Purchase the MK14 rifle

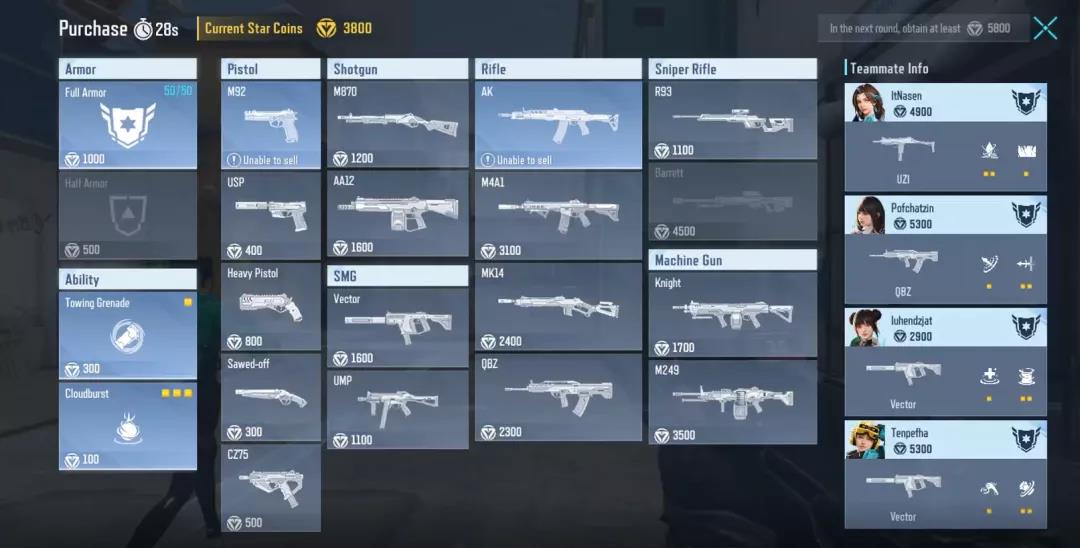click(x=558, y=306)
